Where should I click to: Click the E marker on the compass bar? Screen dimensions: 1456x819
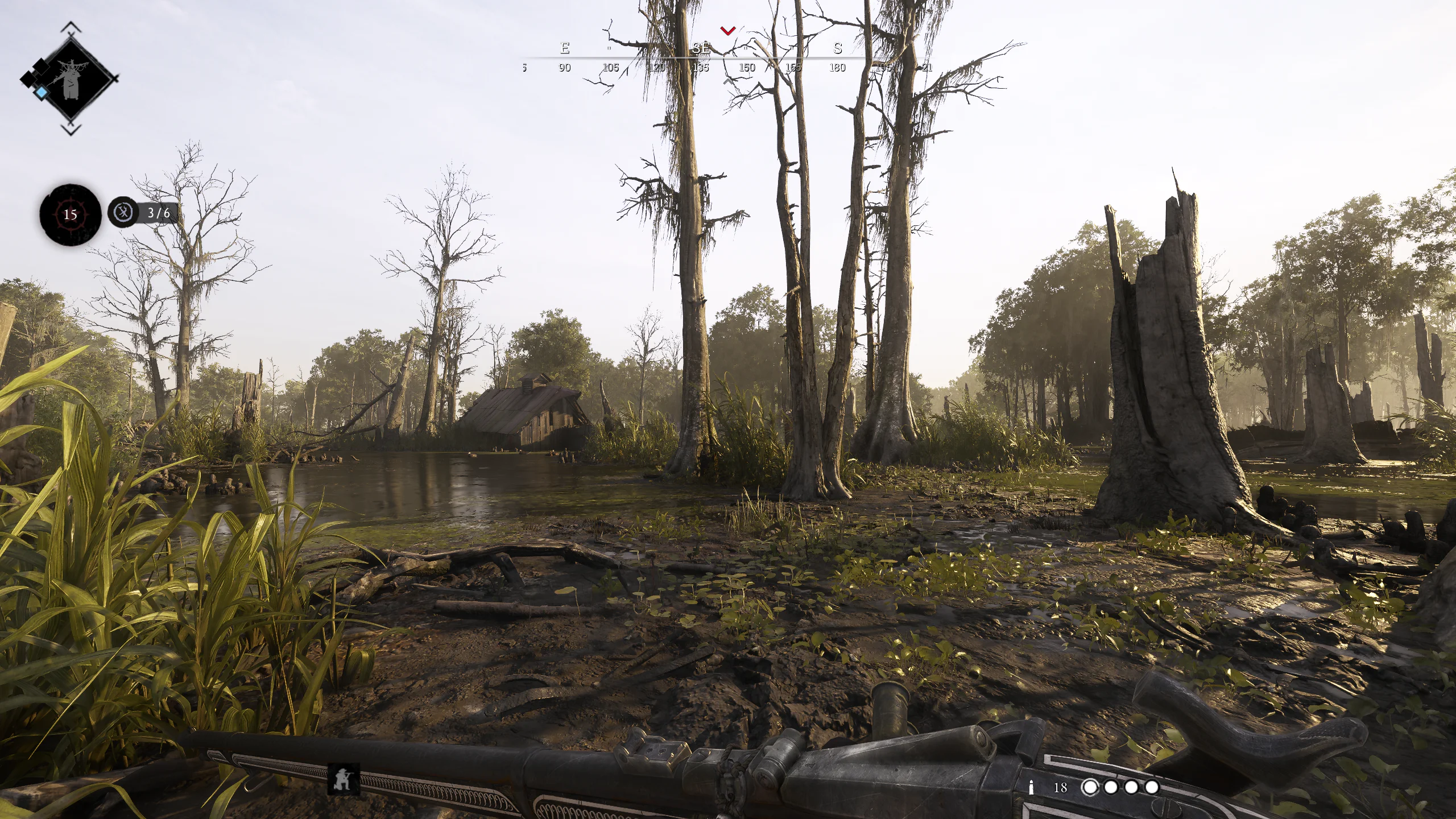coord(565,48)
